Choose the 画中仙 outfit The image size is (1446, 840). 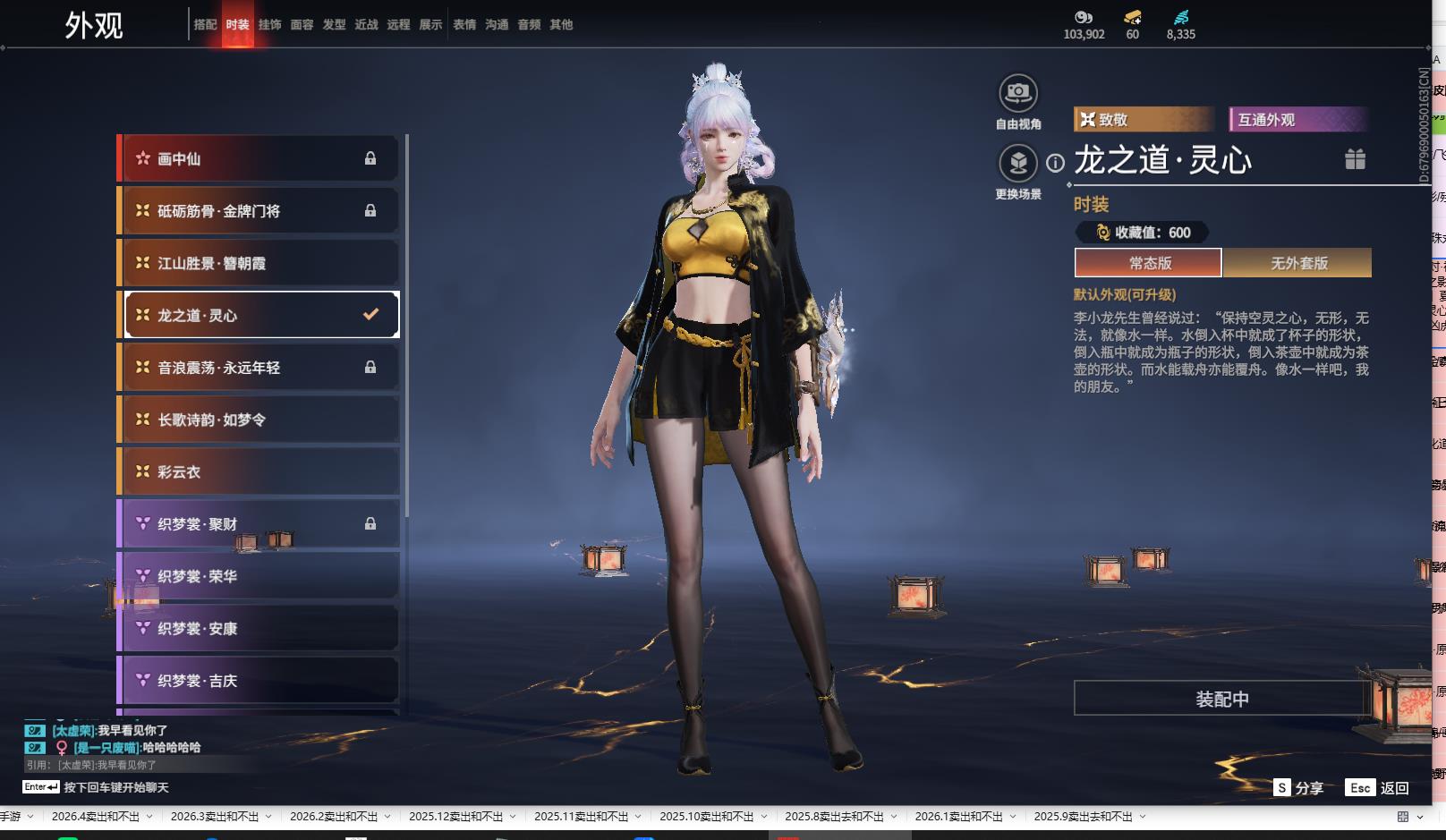coord(259,158)
